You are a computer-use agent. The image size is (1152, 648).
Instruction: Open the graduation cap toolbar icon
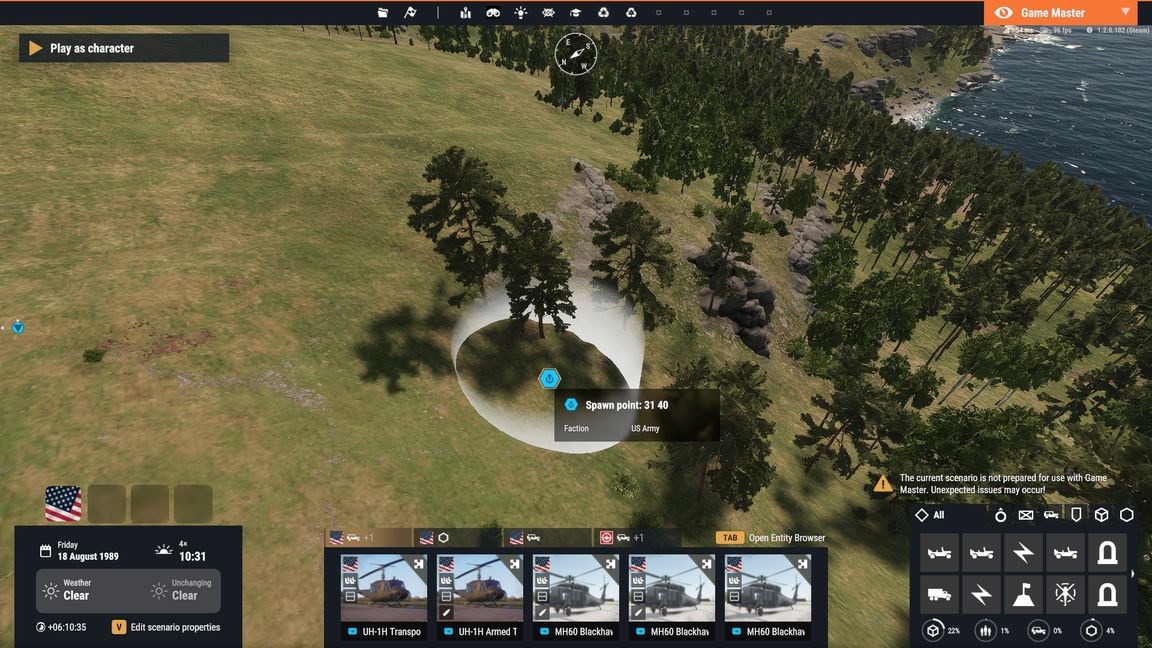tap(575, 13)
